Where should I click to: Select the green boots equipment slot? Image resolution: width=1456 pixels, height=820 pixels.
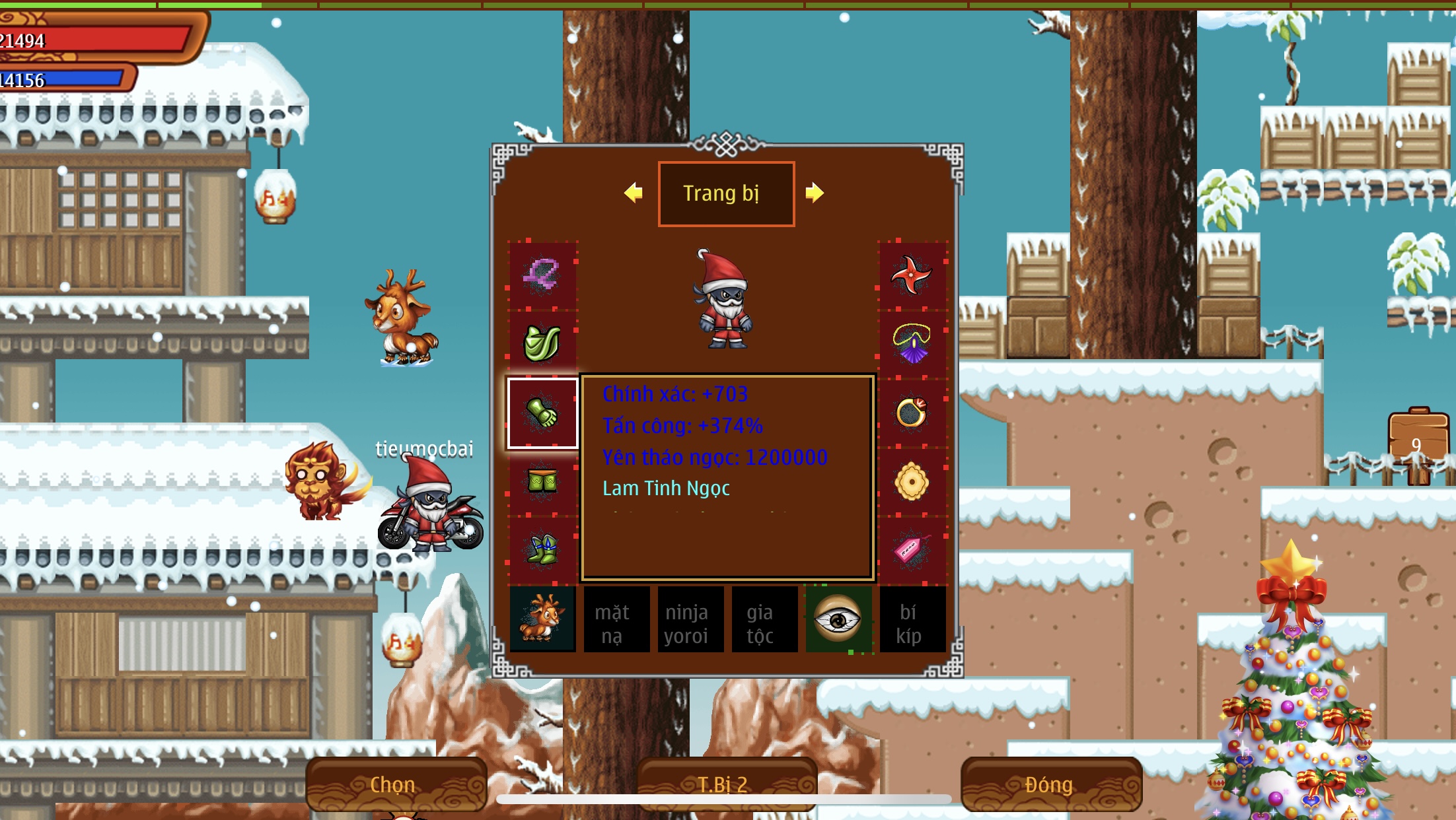542,550
